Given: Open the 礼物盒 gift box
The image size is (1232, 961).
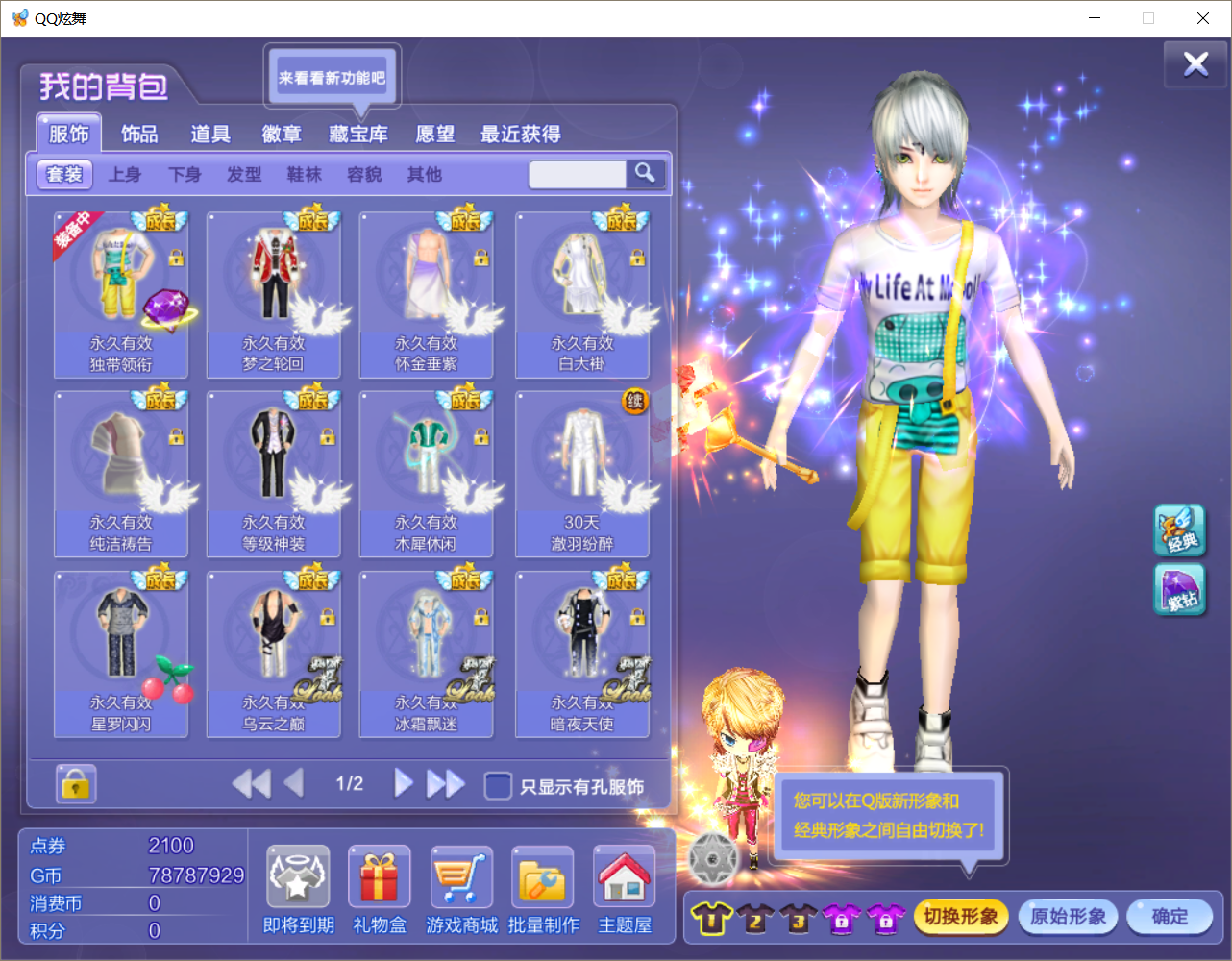Looking at the screenshot, I should (x=380, y=888).
